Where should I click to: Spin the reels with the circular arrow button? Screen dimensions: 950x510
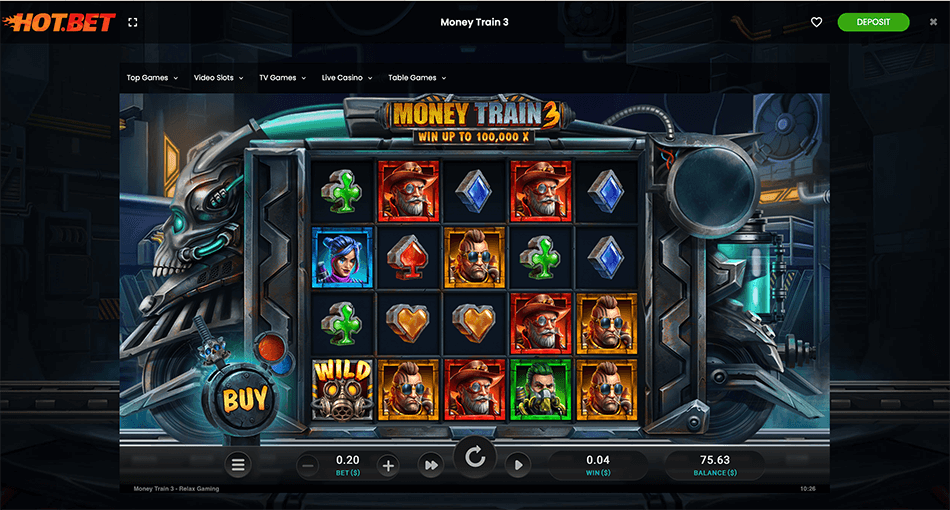475,458
